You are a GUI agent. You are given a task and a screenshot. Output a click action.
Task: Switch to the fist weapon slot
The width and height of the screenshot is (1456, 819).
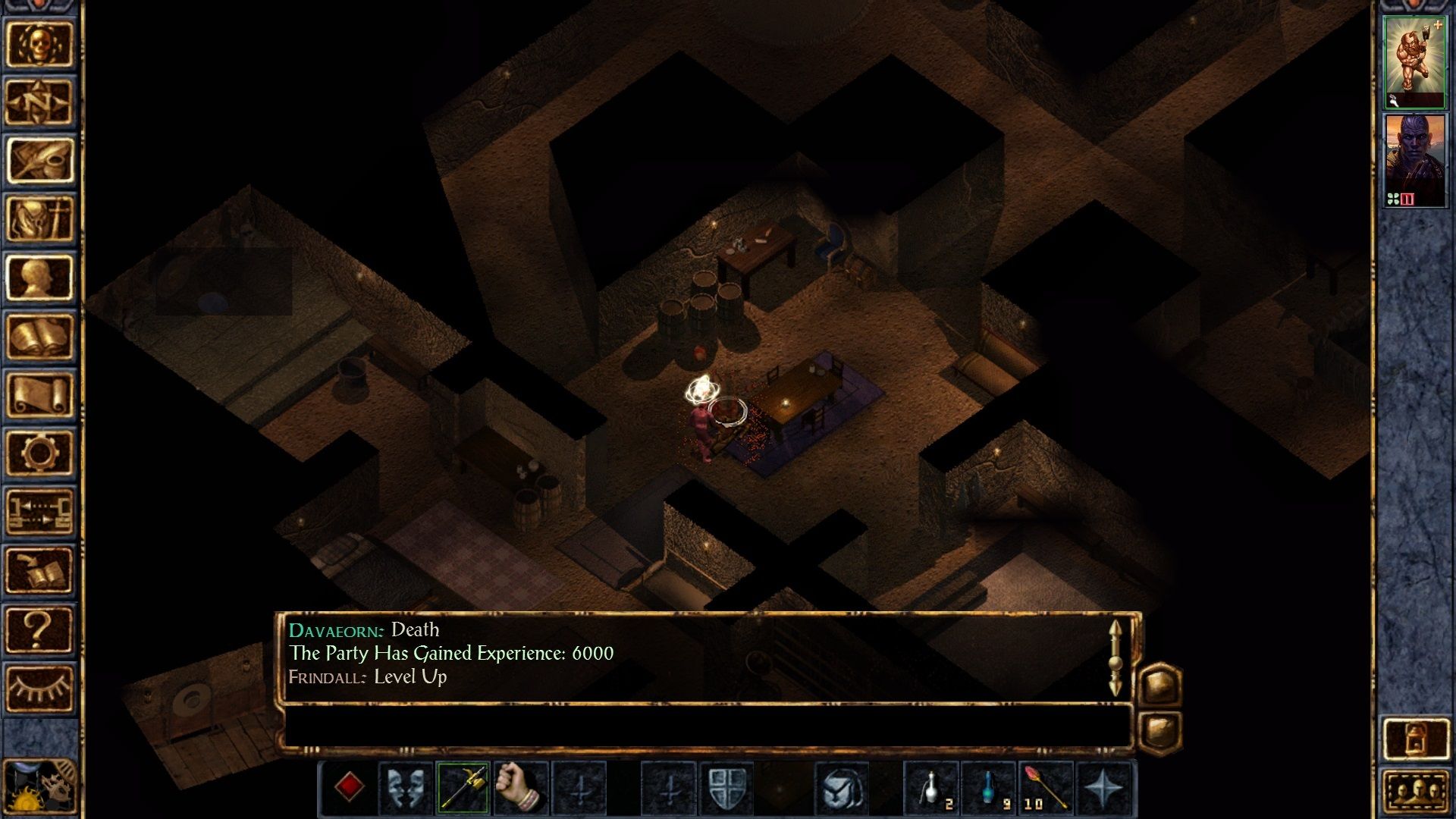[x=519, y=785]
